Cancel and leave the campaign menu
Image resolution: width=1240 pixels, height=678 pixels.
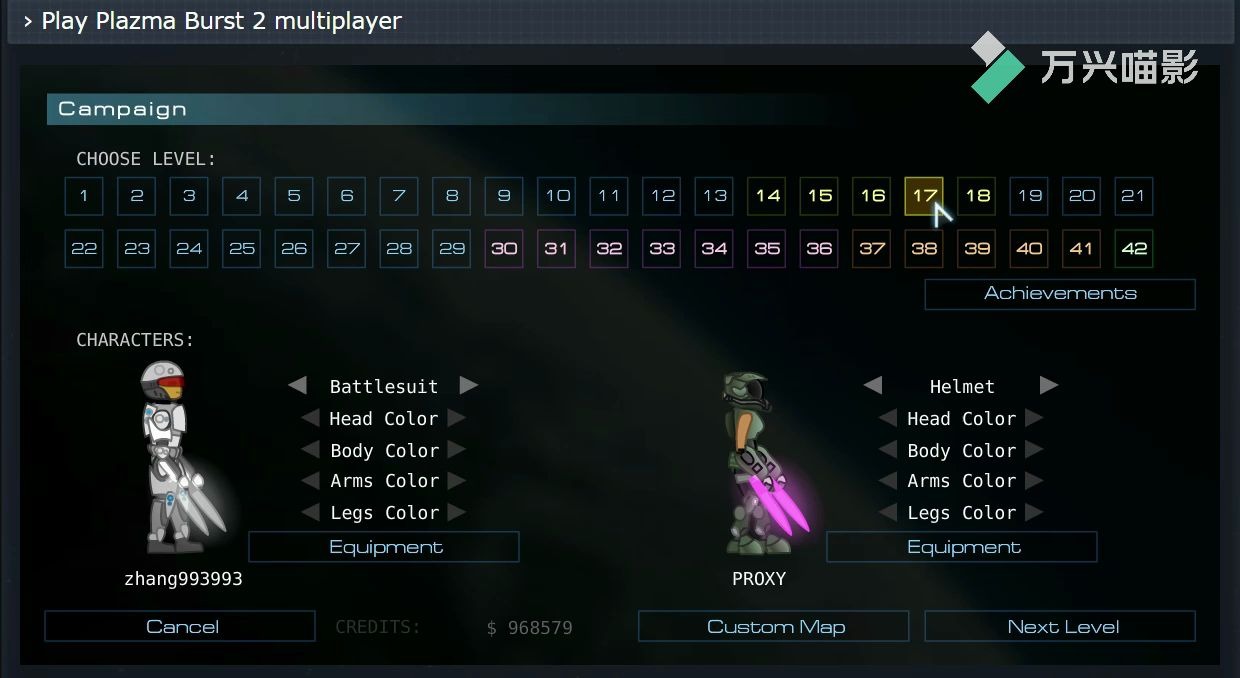point(181,627)
